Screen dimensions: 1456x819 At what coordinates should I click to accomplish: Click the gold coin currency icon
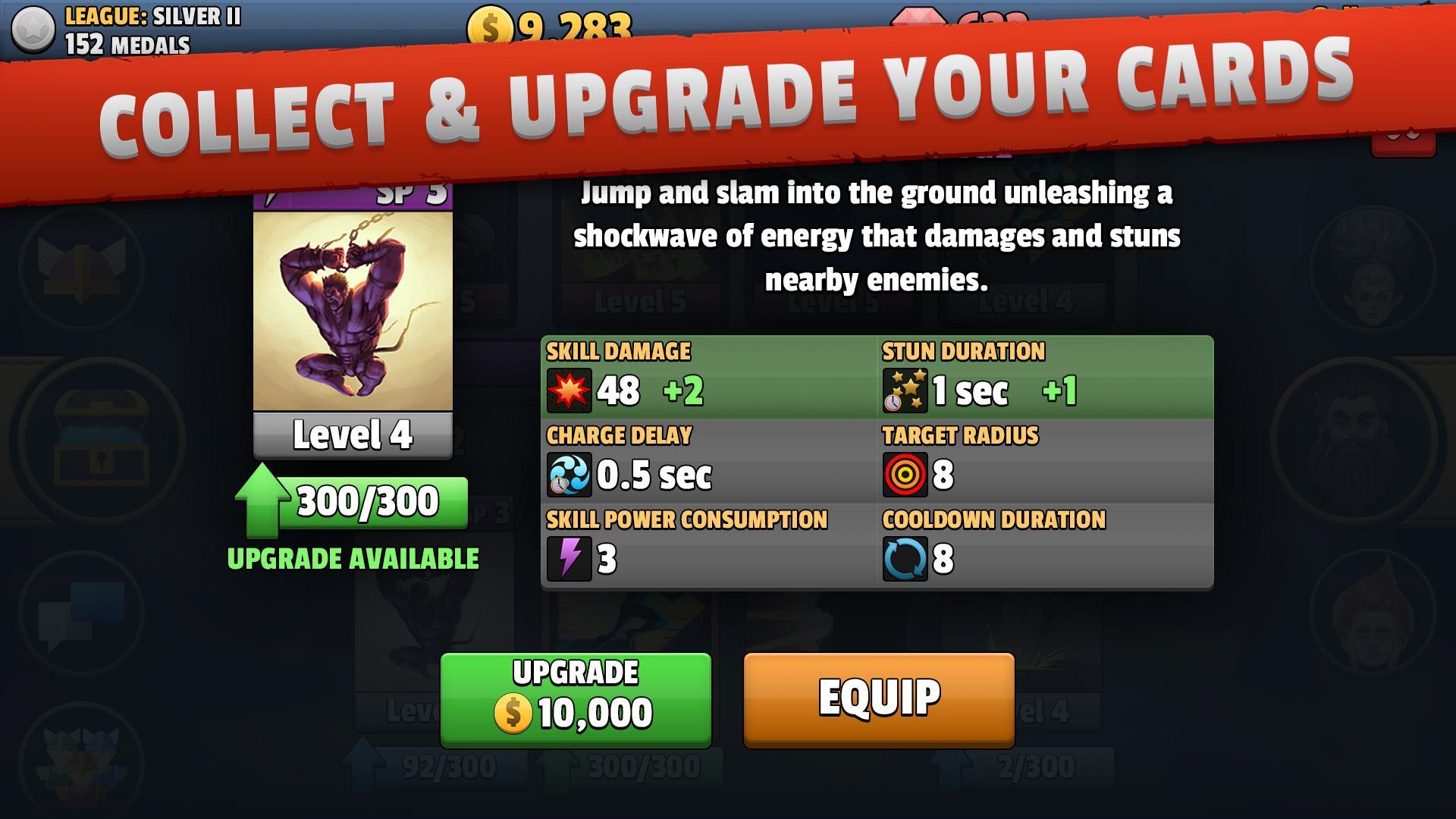490,24
